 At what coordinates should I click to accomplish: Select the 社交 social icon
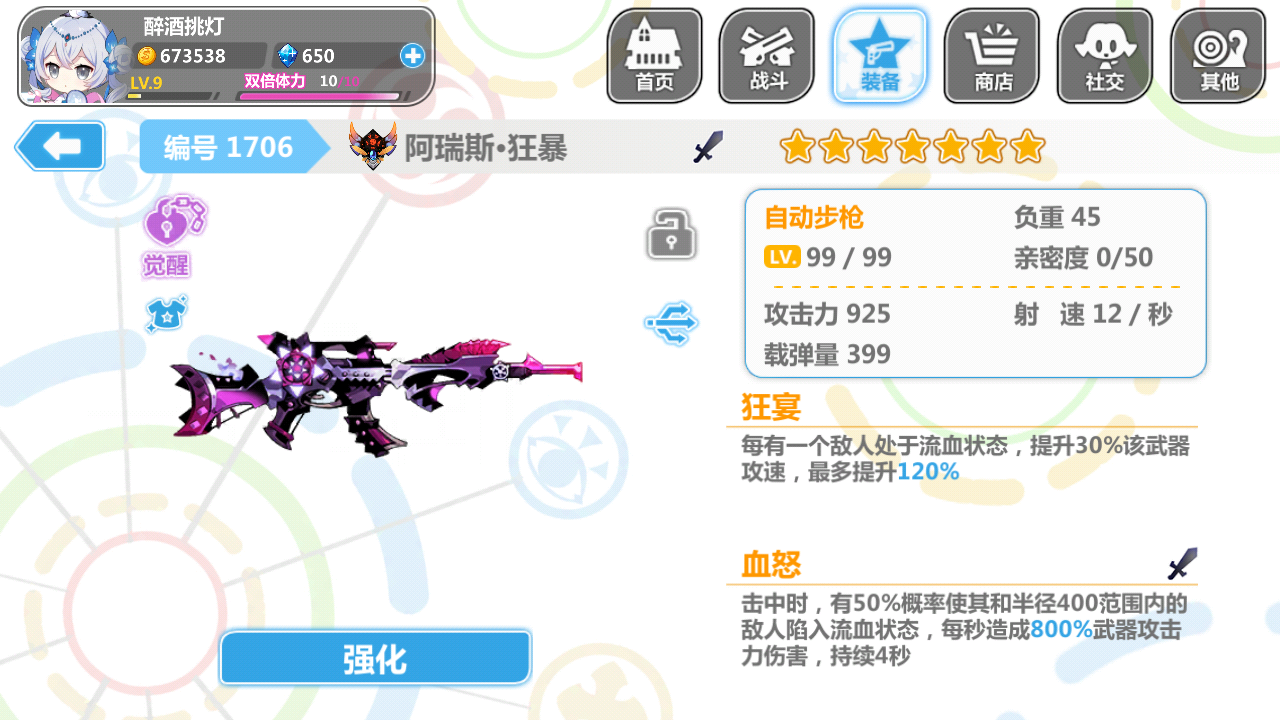(1104, 55)
